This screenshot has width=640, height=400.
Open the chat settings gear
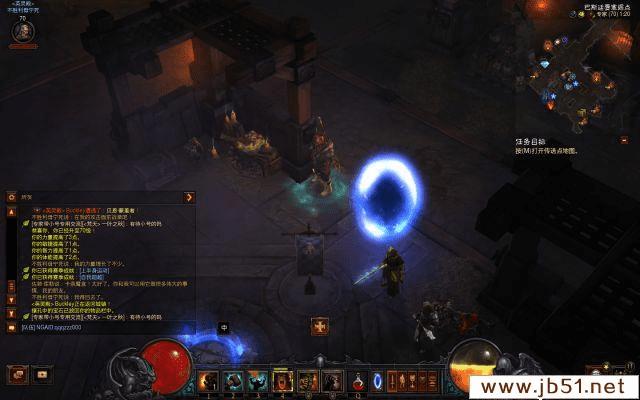pyautogui.click(x=12, y=197)
